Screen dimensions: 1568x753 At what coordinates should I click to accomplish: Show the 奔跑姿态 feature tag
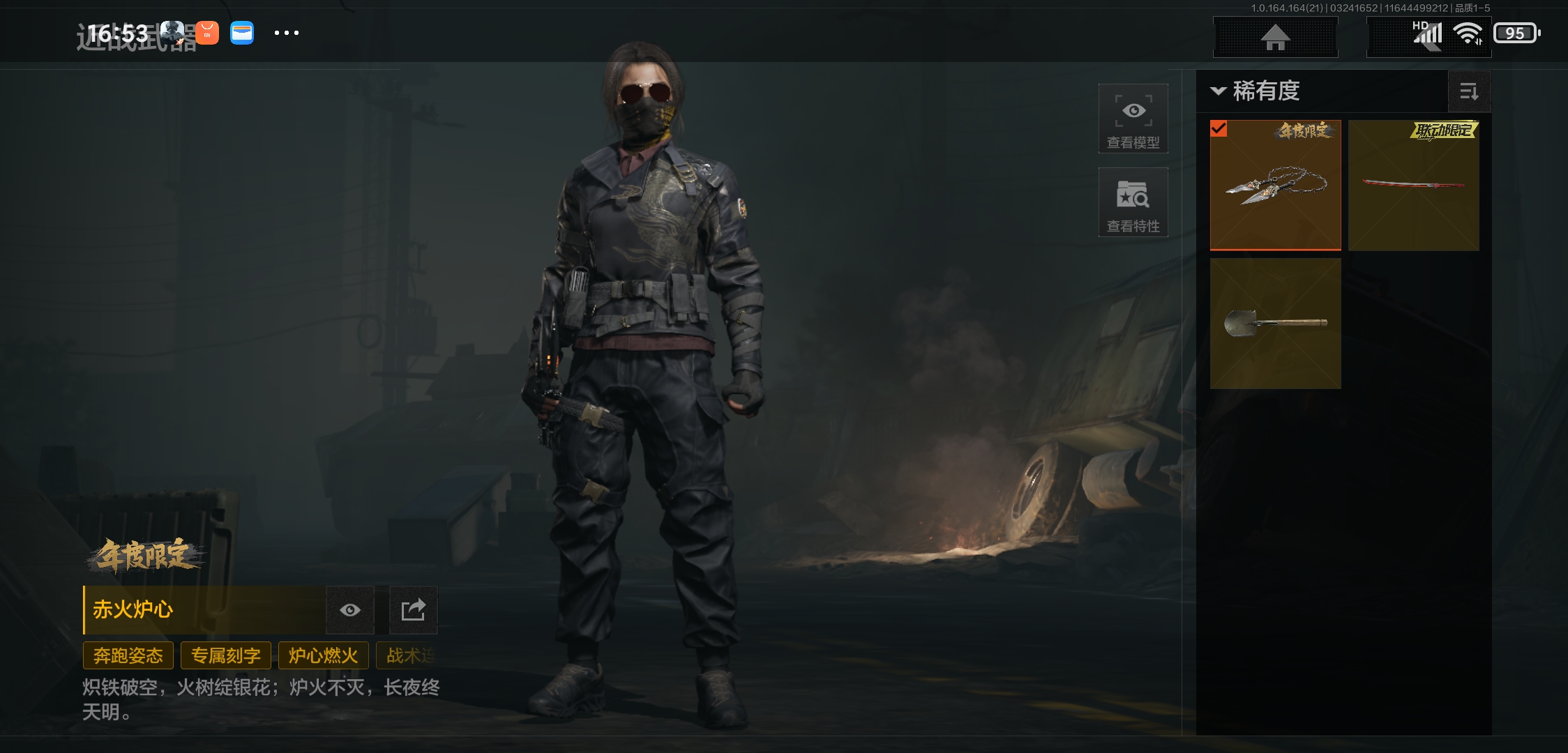(x=128, y=655)
